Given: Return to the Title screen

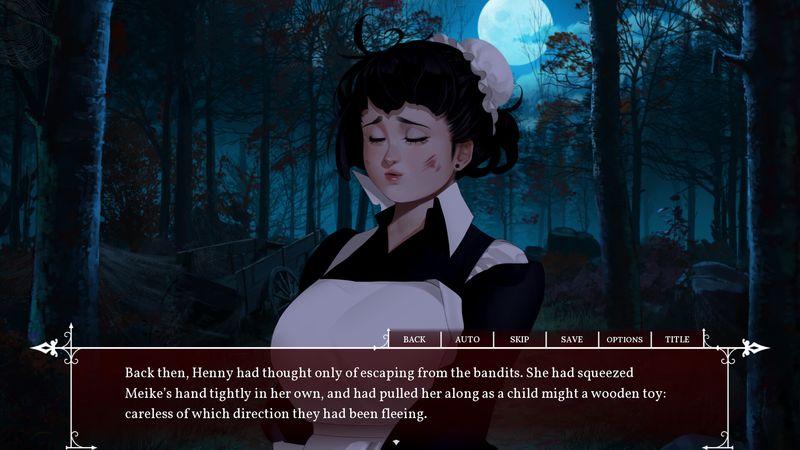Looking at the screenshot, I should (x=677, y=339).
